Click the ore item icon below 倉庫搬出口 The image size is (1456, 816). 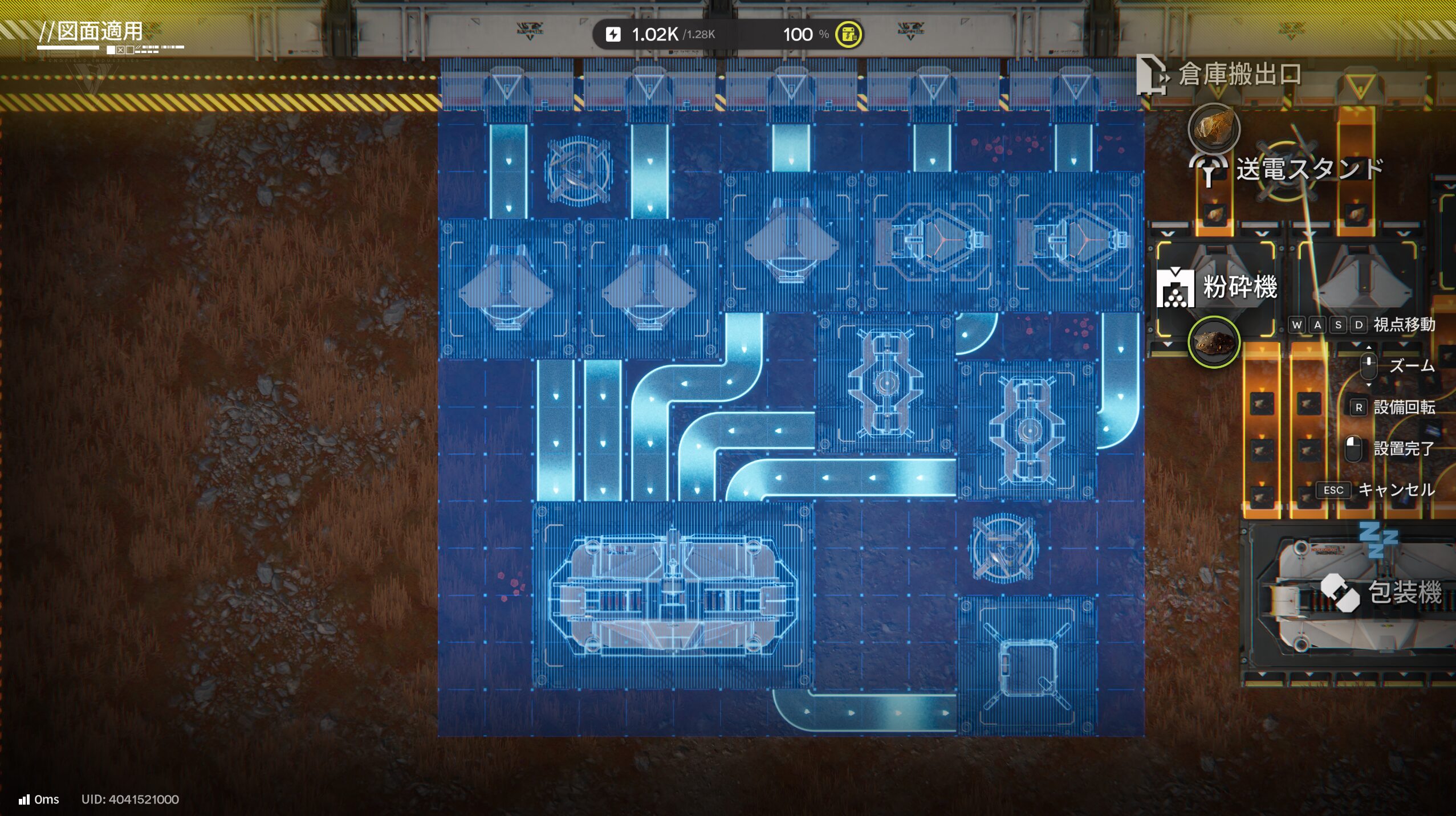[x=1214, y=127]
